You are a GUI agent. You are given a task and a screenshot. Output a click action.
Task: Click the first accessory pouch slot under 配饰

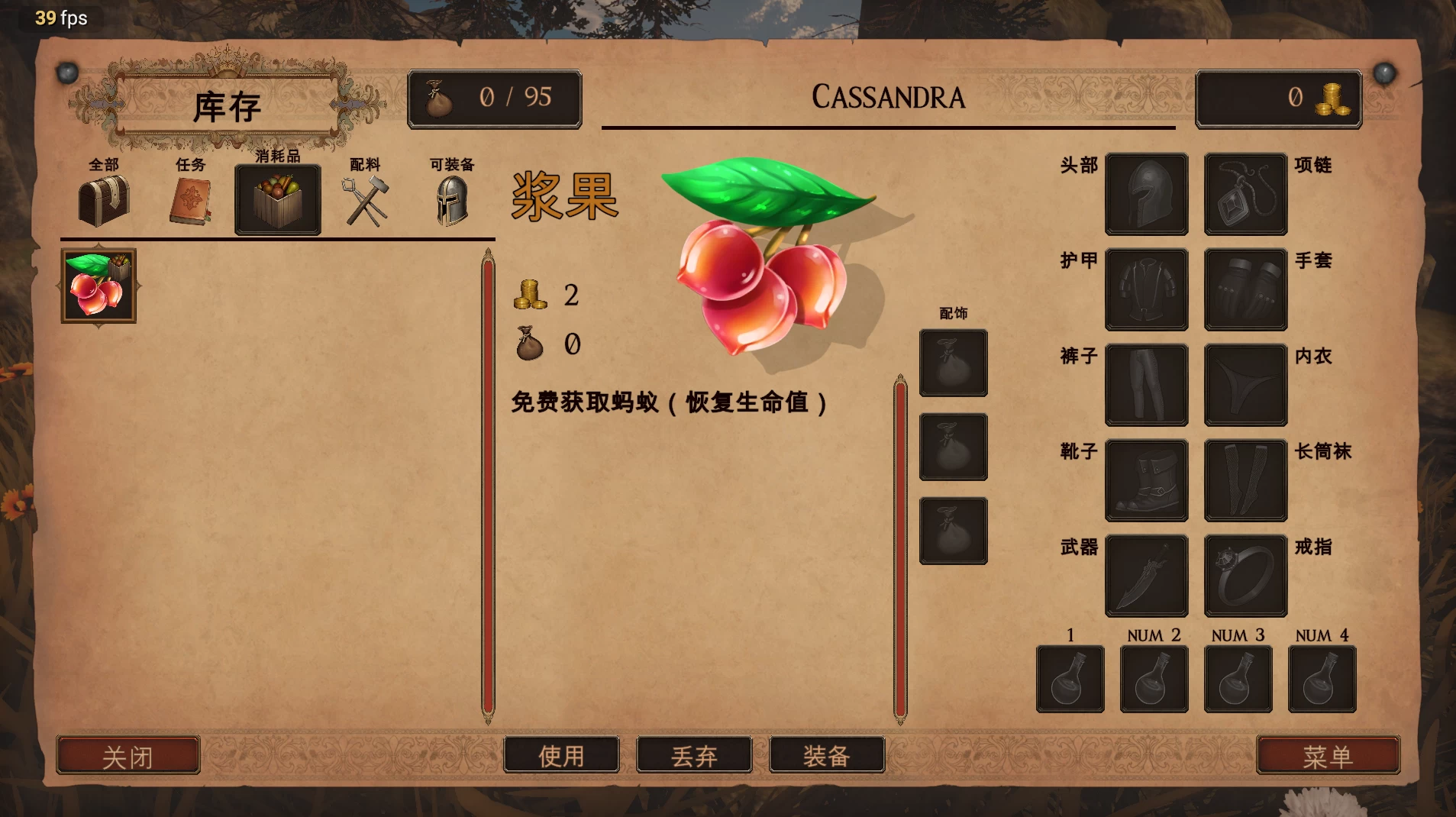point(953,363)
